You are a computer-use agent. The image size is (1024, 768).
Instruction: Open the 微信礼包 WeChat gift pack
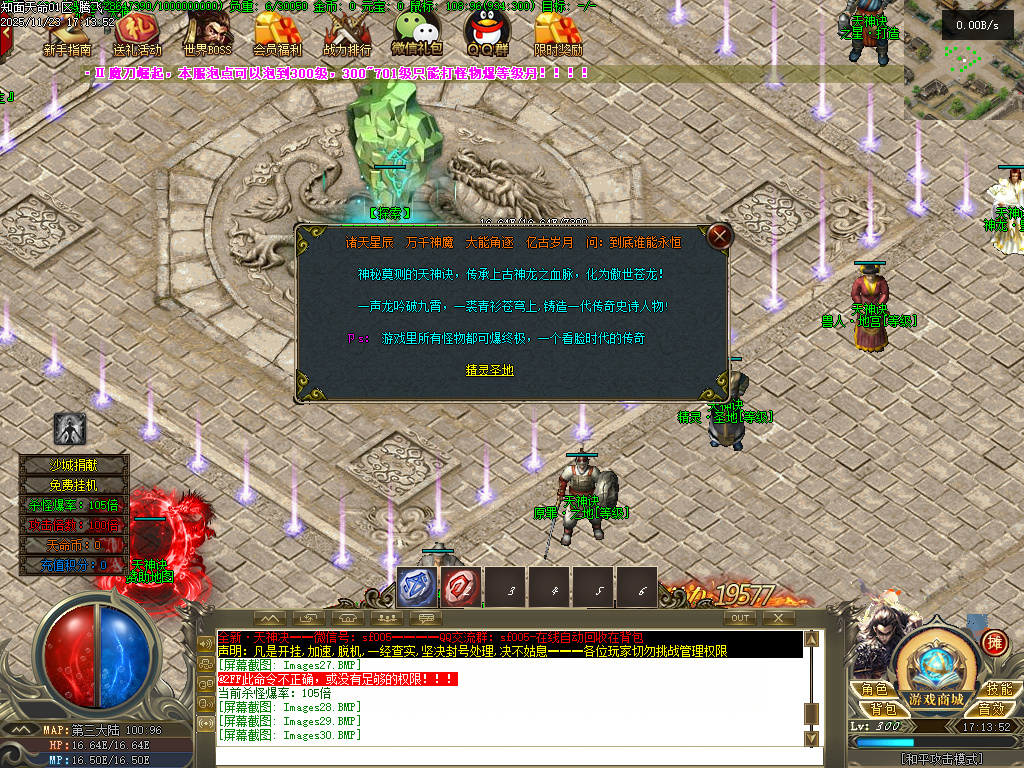click(x=416, y=33)
